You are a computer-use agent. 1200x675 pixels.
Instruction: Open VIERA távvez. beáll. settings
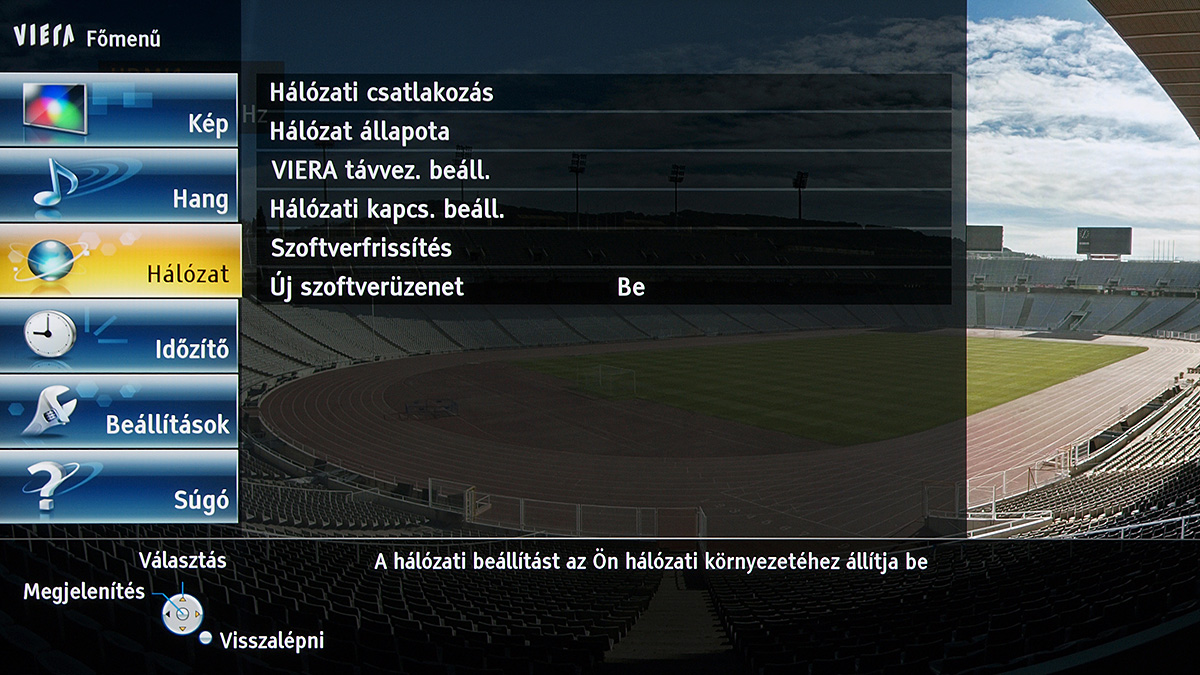pos(603,170)
